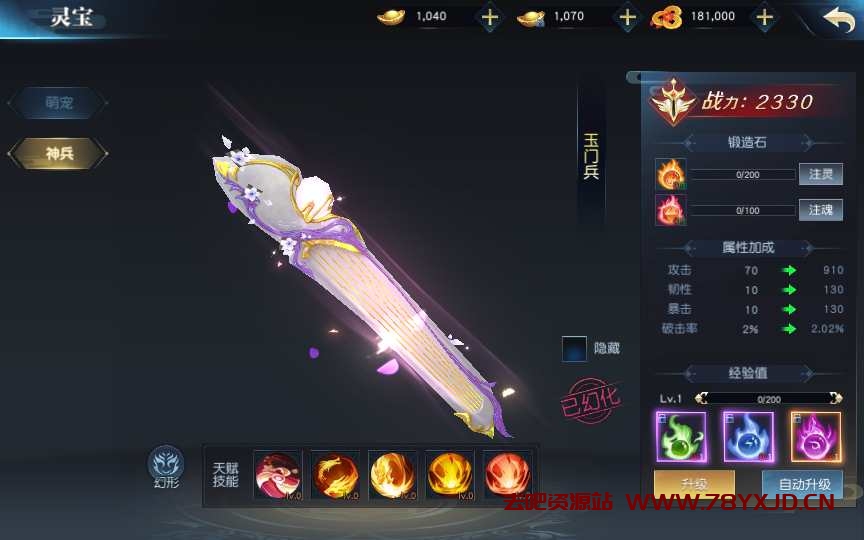The width and height of the screenshot is (864, 540).
Task: Start 自动升级 auto upgrade
Action: [803, 484]
